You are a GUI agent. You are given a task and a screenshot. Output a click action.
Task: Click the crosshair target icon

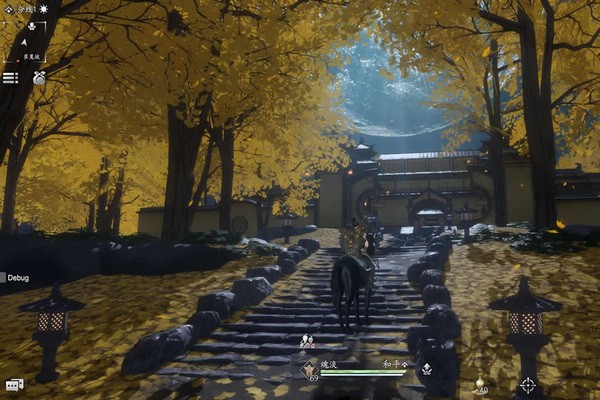[527, 384]
